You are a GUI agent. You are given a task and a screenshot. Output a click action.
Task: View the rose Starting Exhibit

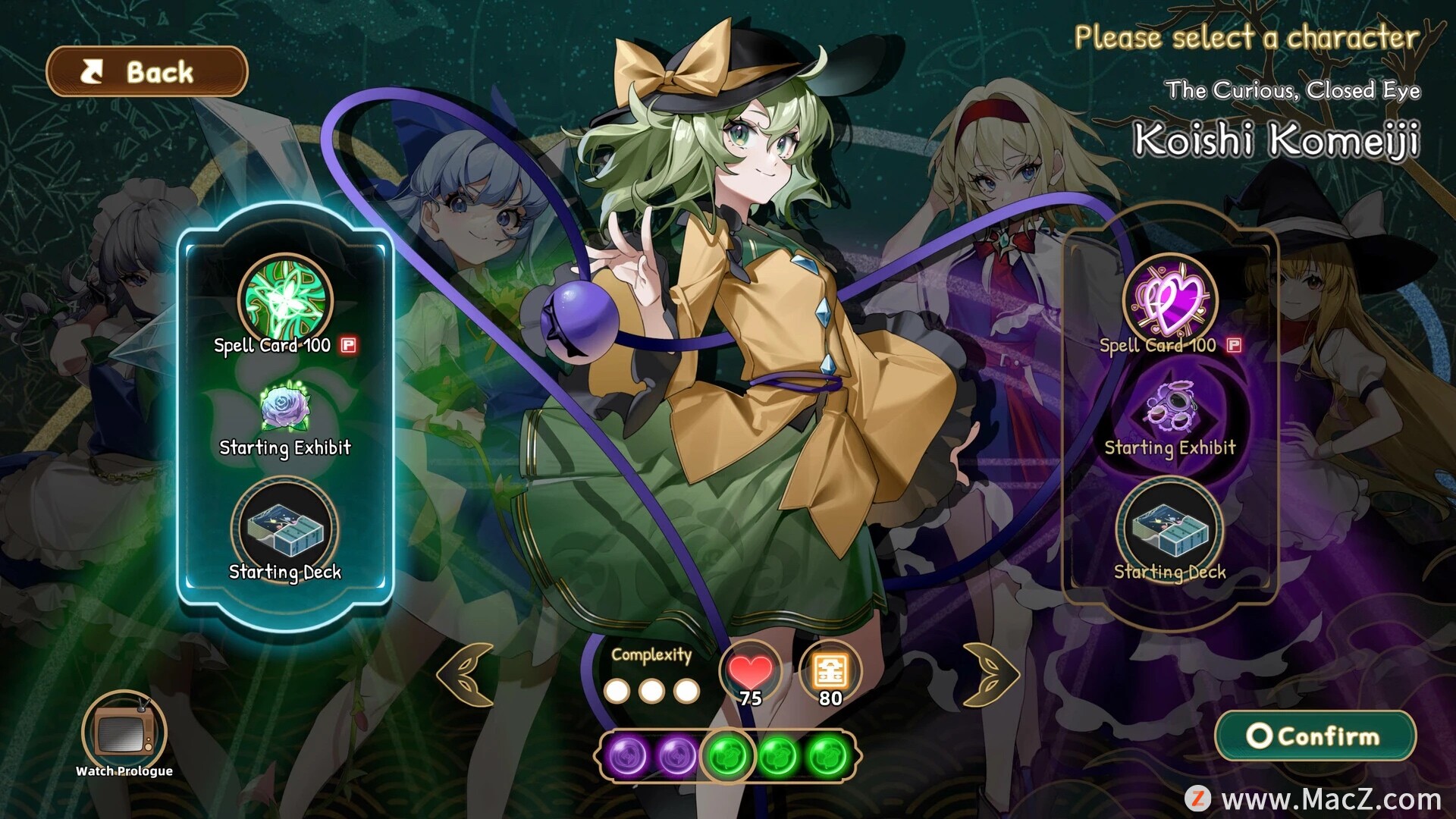[284, 408]
